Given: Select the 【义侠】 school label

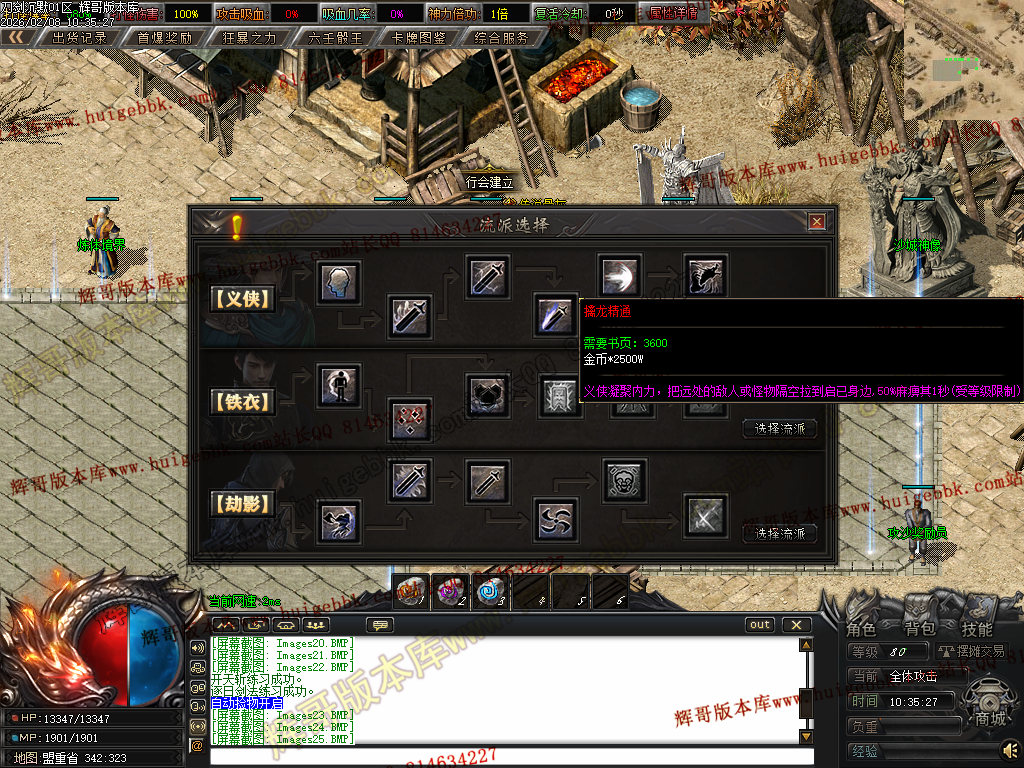Looking at the screenshot, I should coord(242,298).
